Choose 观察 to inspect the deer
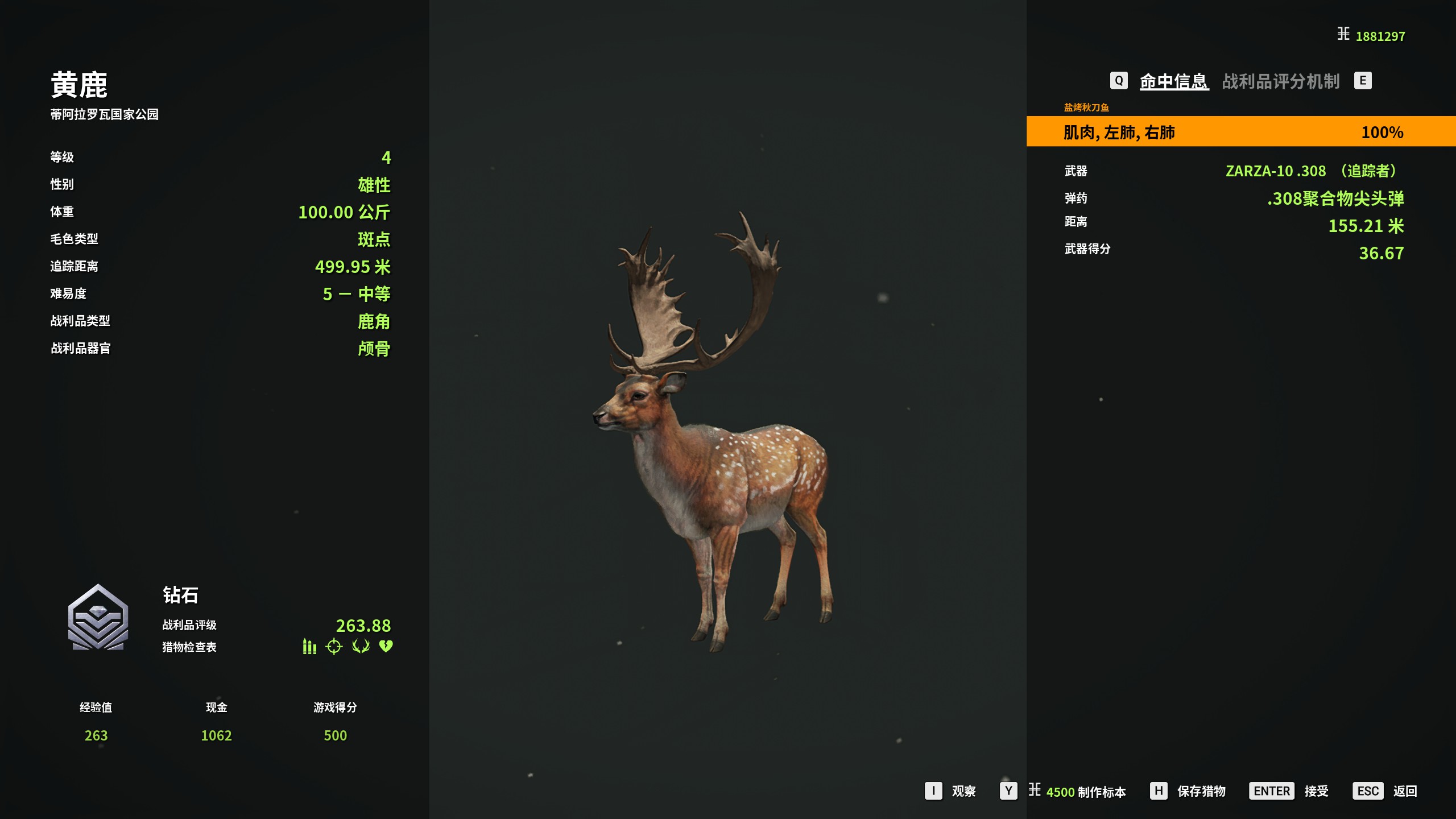1456x819 pixels. tap(963, 791)
